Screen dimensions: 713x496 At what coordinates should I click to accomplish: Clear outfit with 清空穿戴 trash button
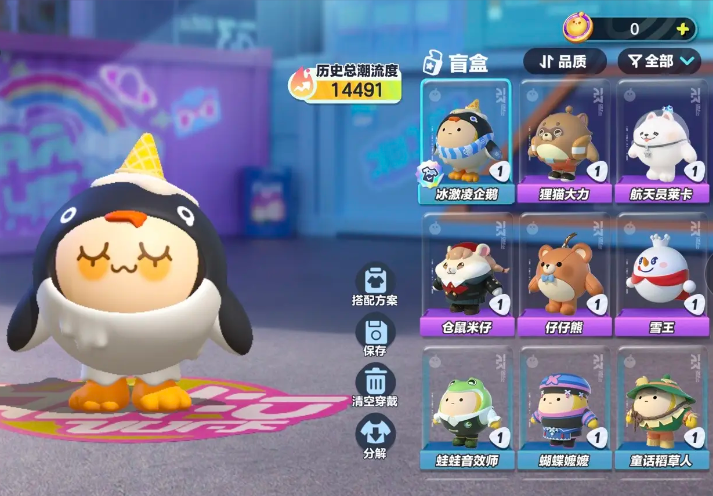click(x=375, y=387)
